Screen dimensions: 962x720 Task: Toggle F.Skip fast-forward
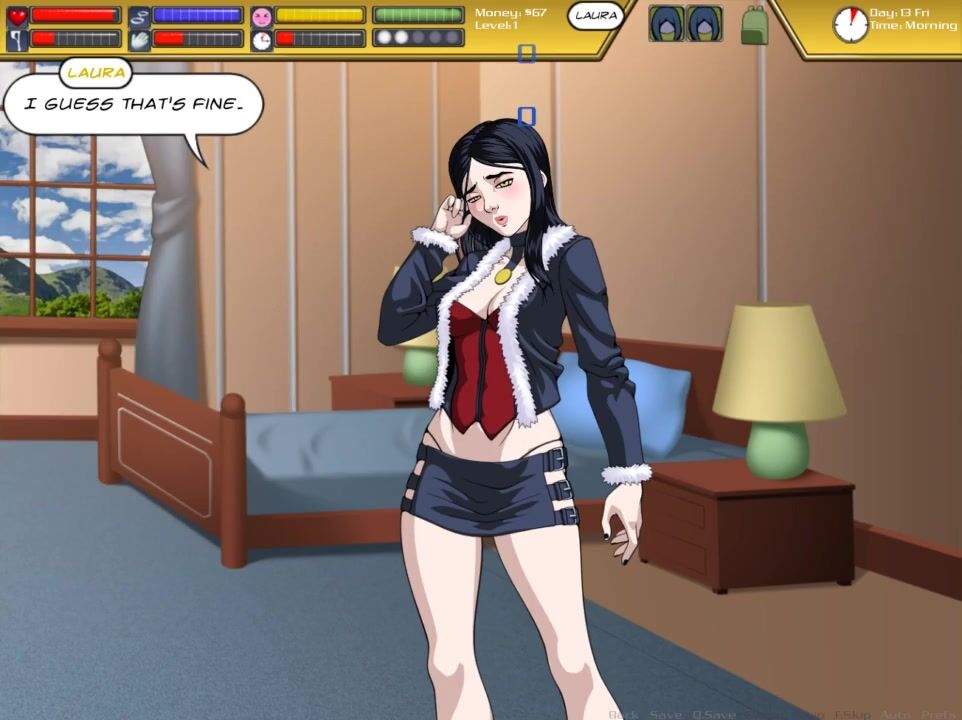coord(853,714)
